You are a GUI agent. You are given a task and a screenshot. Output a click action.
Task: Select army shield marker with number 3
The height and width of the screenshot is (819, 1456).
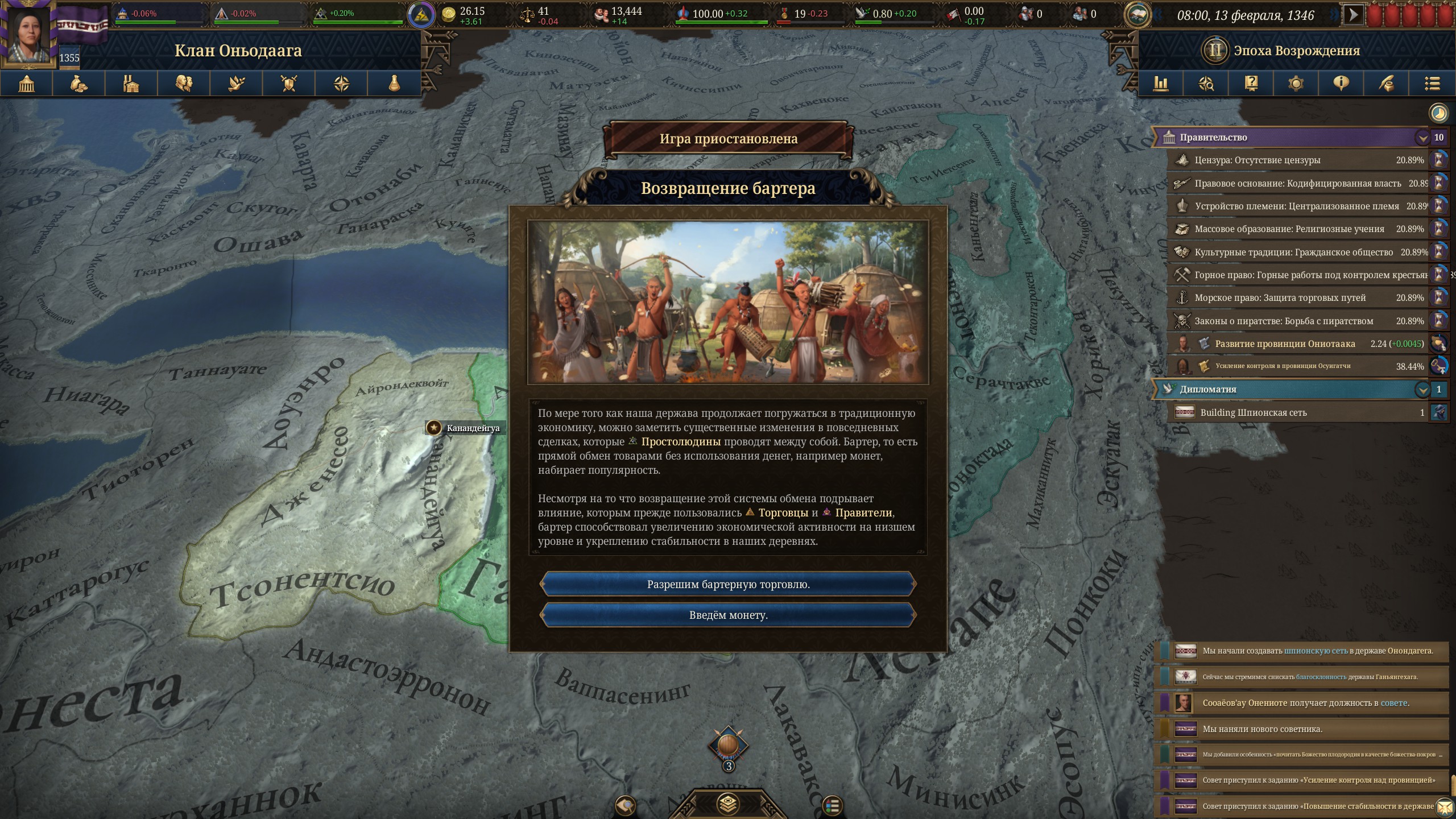(728, 746)
